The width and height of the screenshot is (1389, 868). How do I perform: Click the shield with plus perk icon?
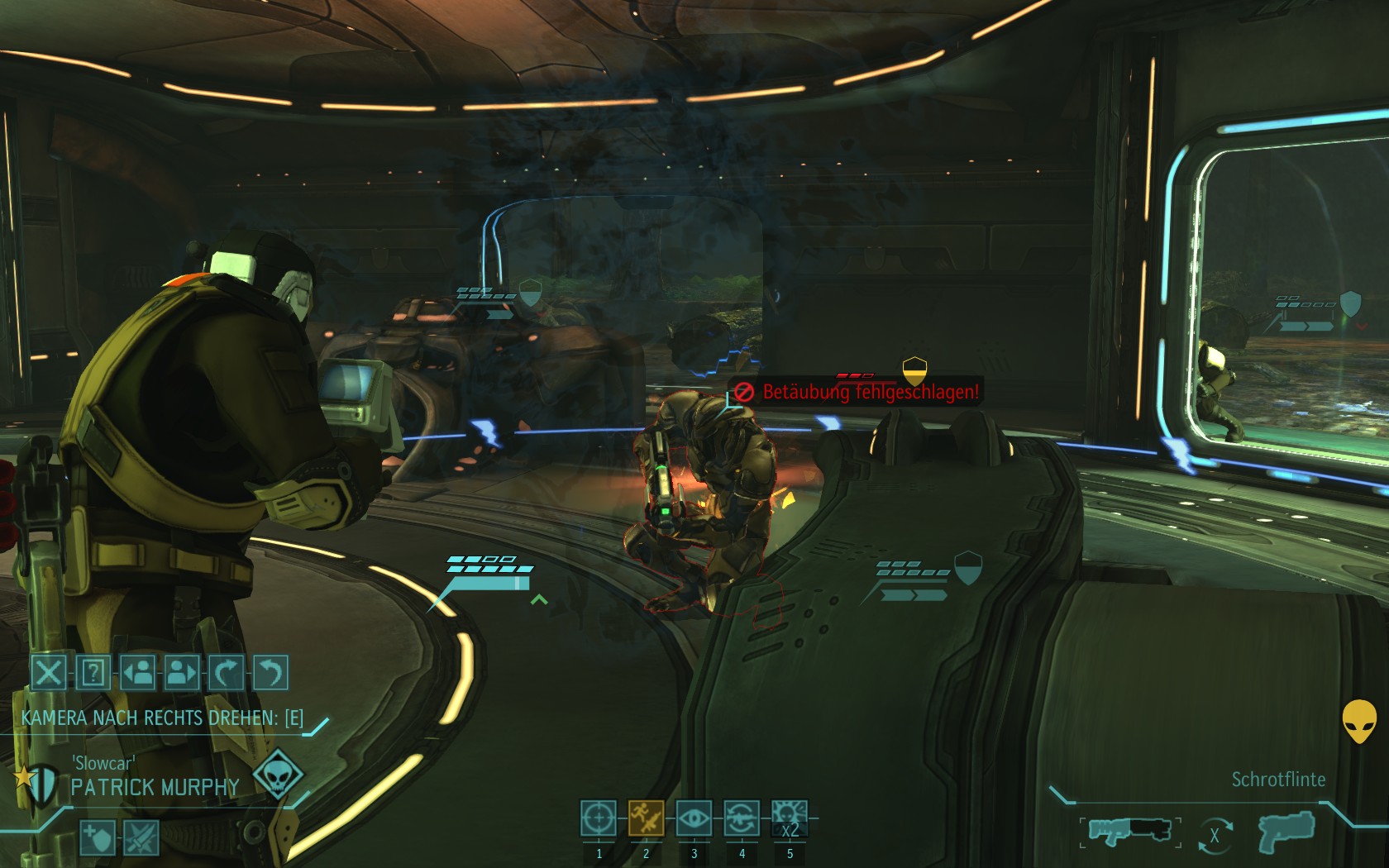coord(98,838)
